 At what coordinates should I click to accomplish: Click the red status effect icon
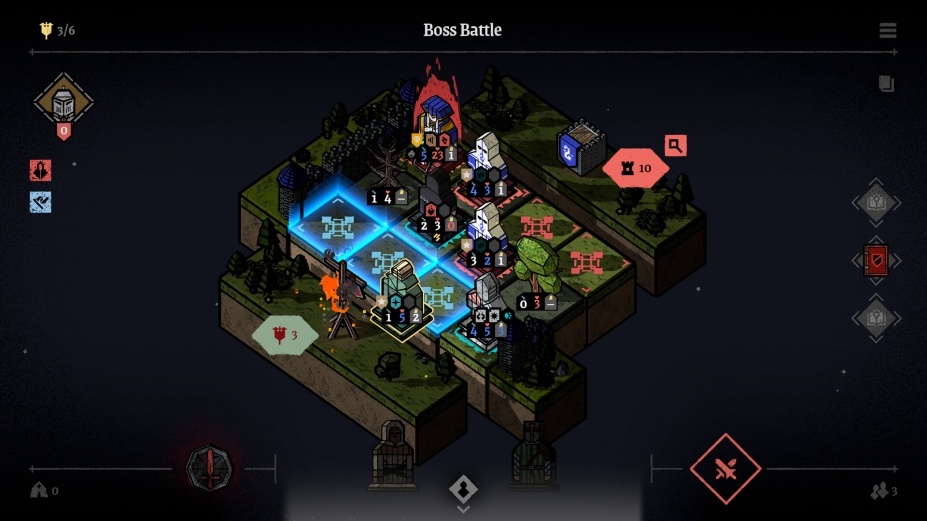[x=40, y=170]
